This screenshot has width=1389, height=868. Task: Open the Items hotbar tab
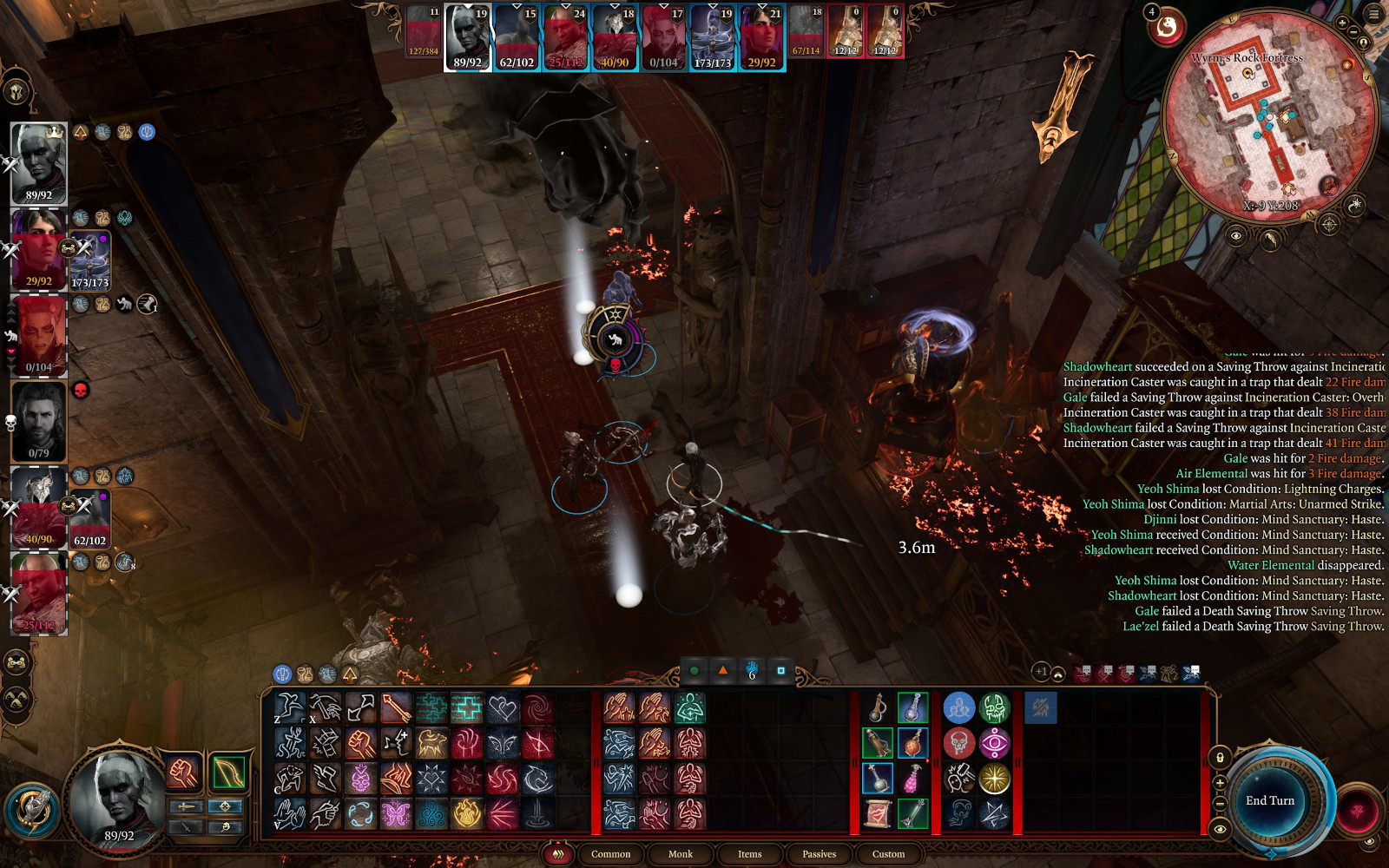coord(749,854)
